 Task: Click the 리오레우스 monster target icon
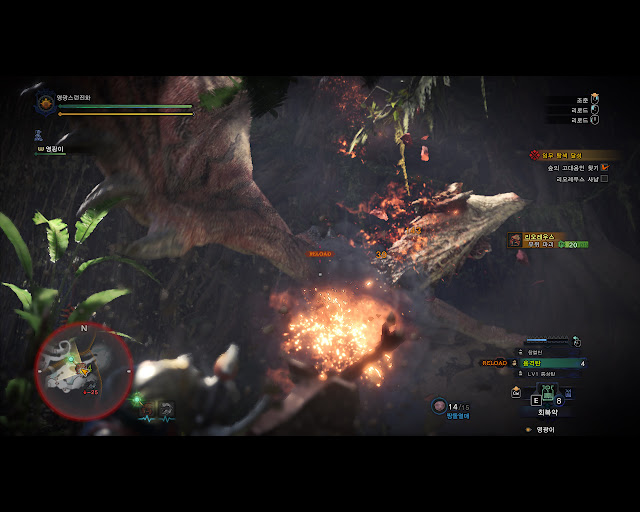pyautogui.click(x=515, y=239)
